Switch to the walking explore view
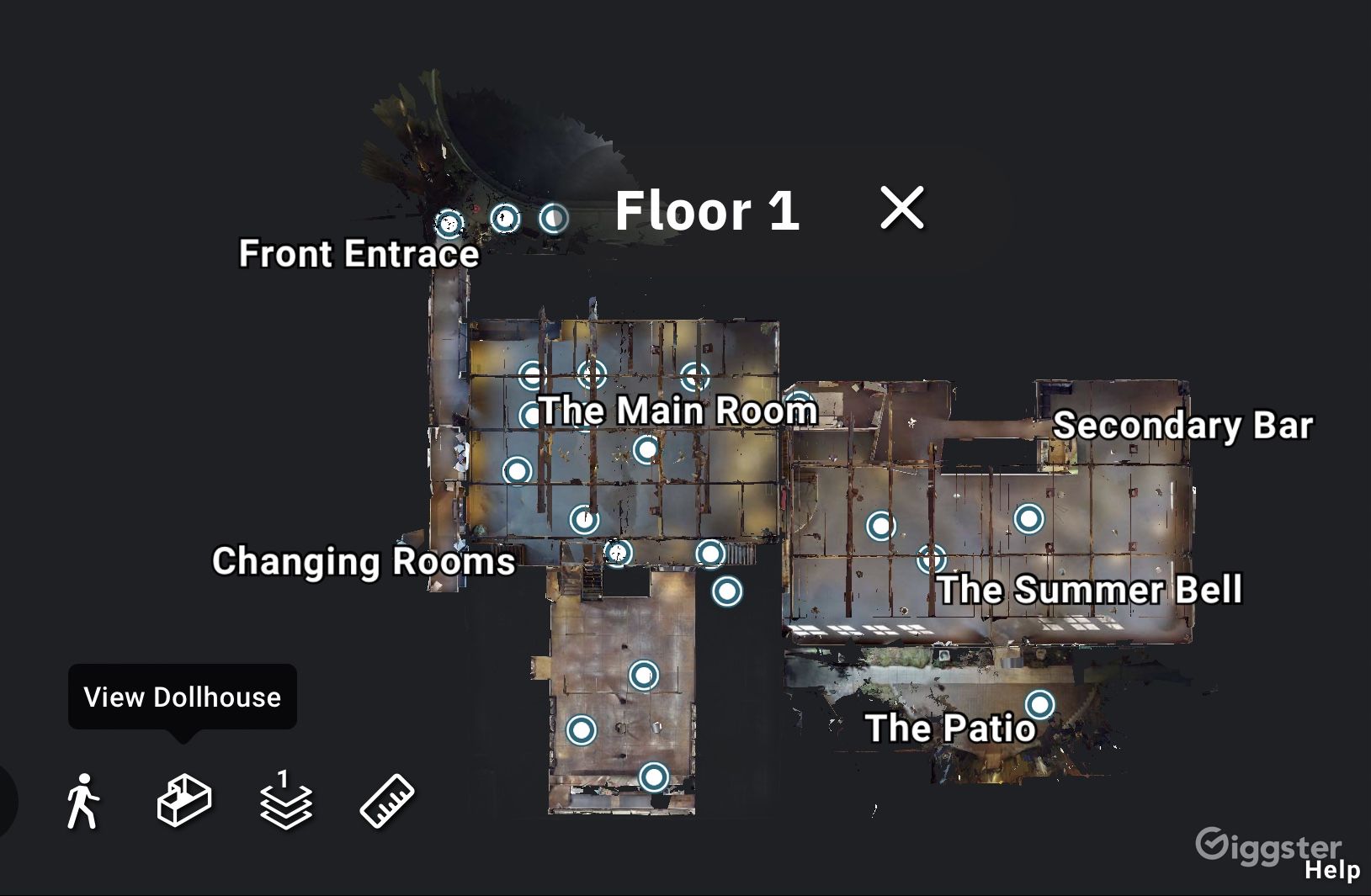1371x896 pixels. pos(82,800)
